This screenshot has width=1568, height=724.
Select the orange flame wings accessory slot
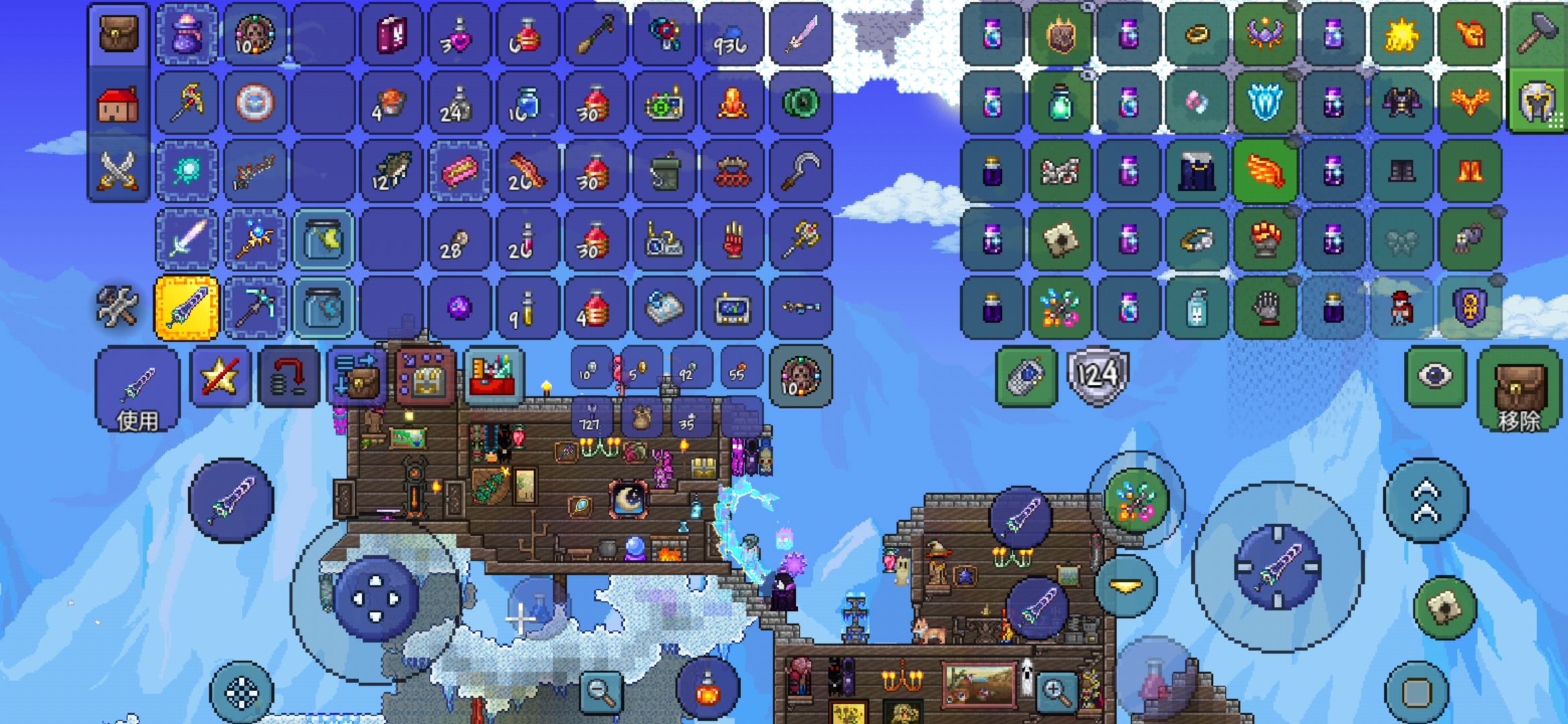click(x=1264, y=171)
